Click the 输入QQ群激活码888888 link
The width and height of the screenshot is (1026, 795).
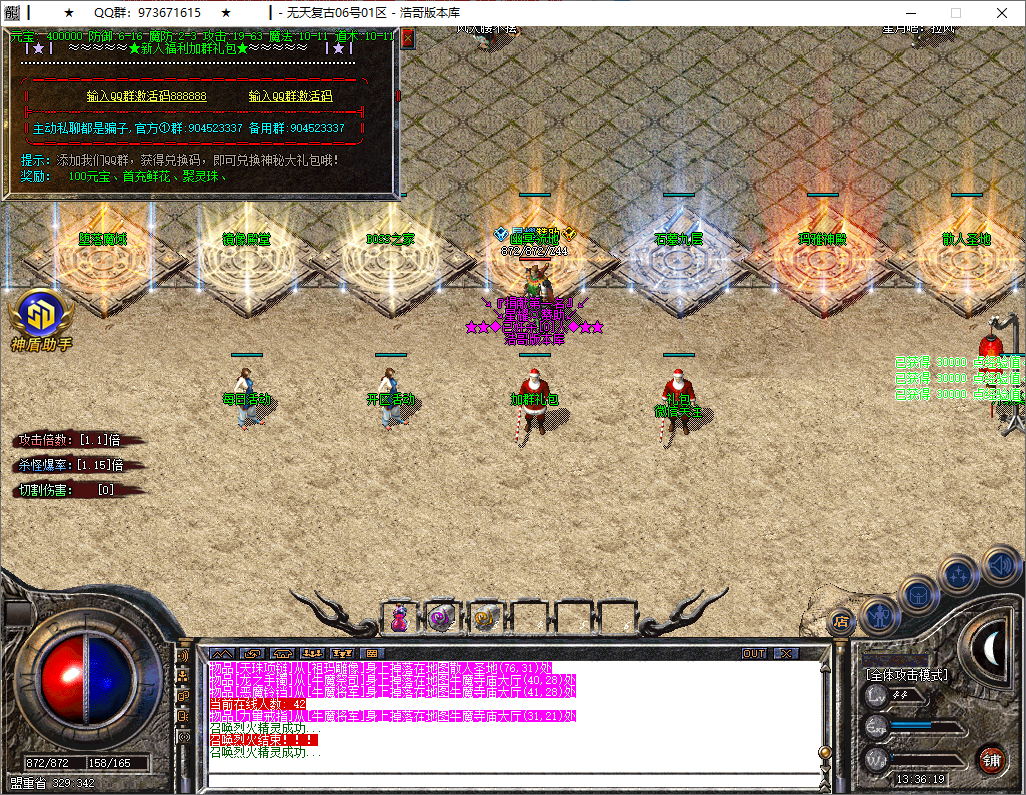point(147,96)
